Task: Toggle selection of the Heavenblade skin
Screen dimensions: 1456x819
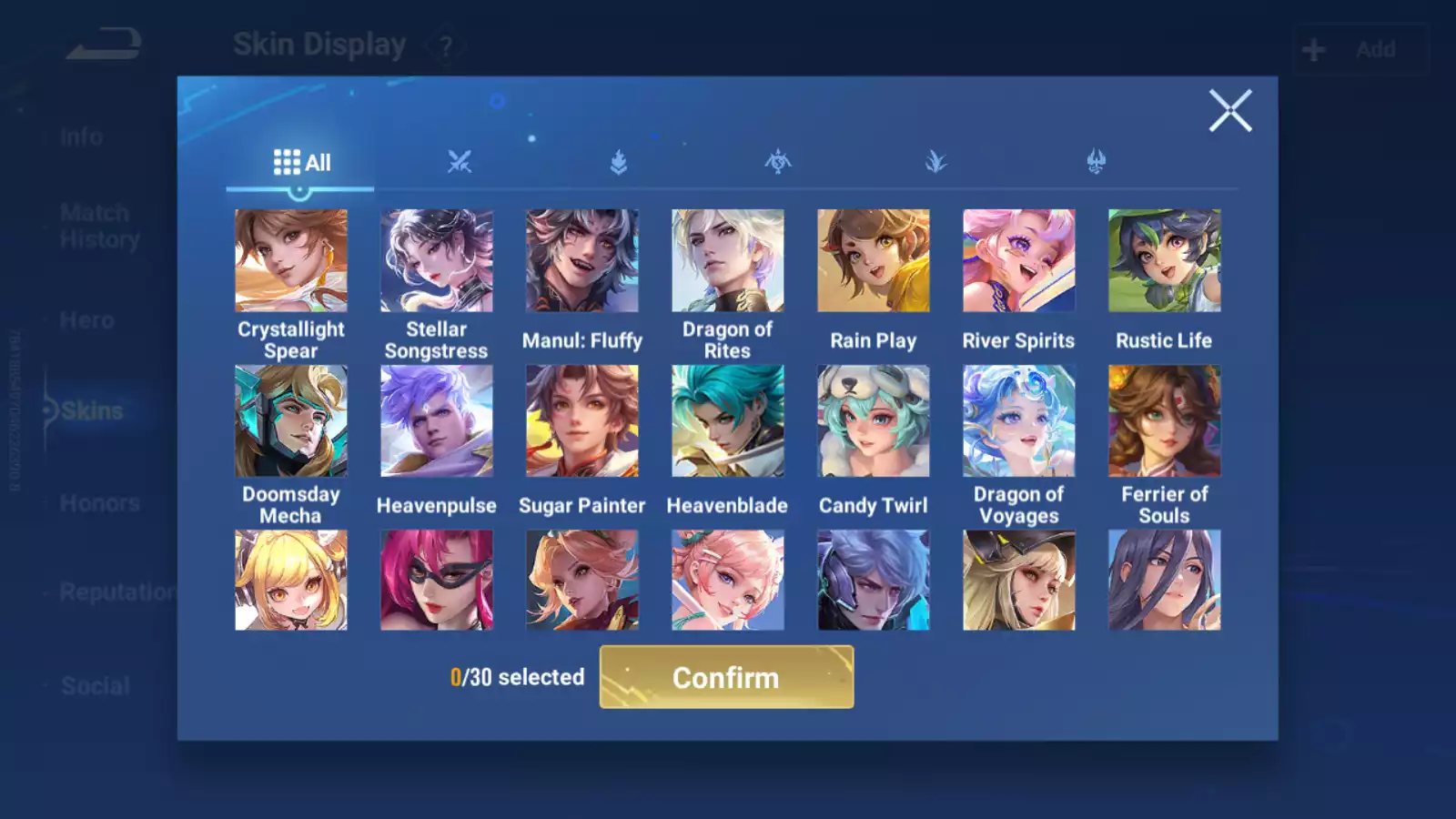Action: point(728,420)
